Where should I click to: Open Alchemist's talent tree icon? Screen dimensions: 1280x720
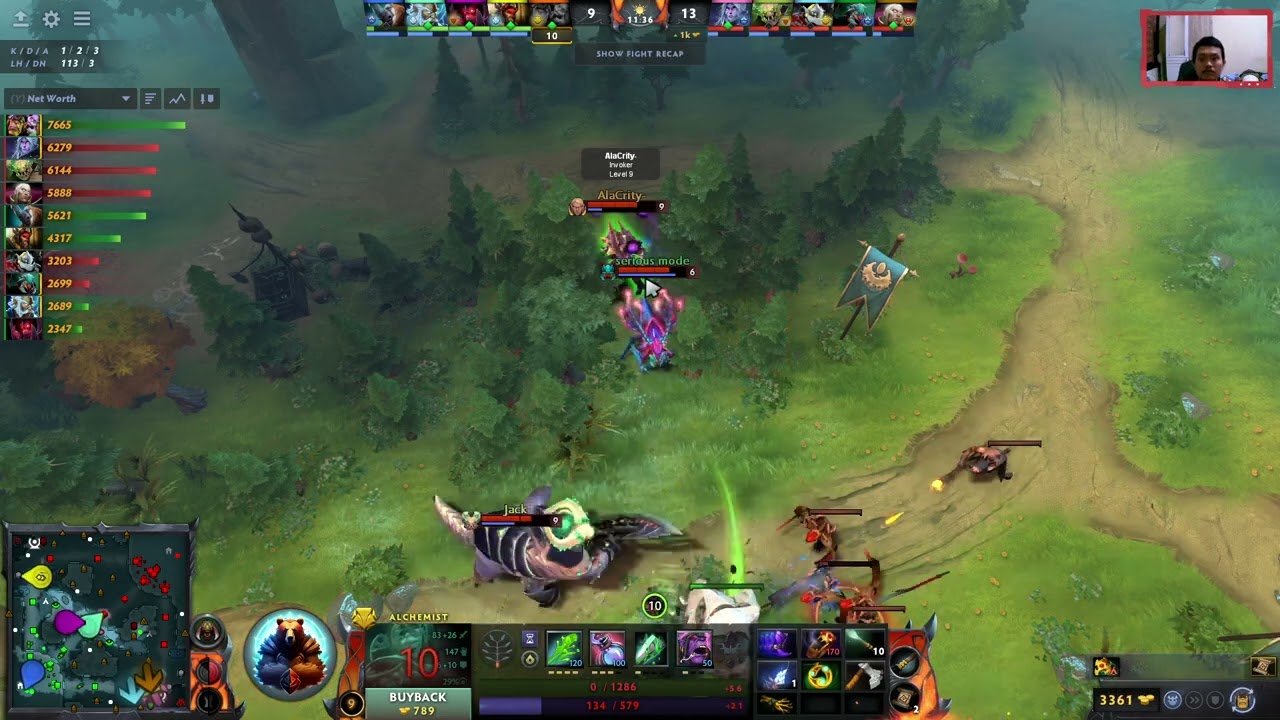pos(497,650)
